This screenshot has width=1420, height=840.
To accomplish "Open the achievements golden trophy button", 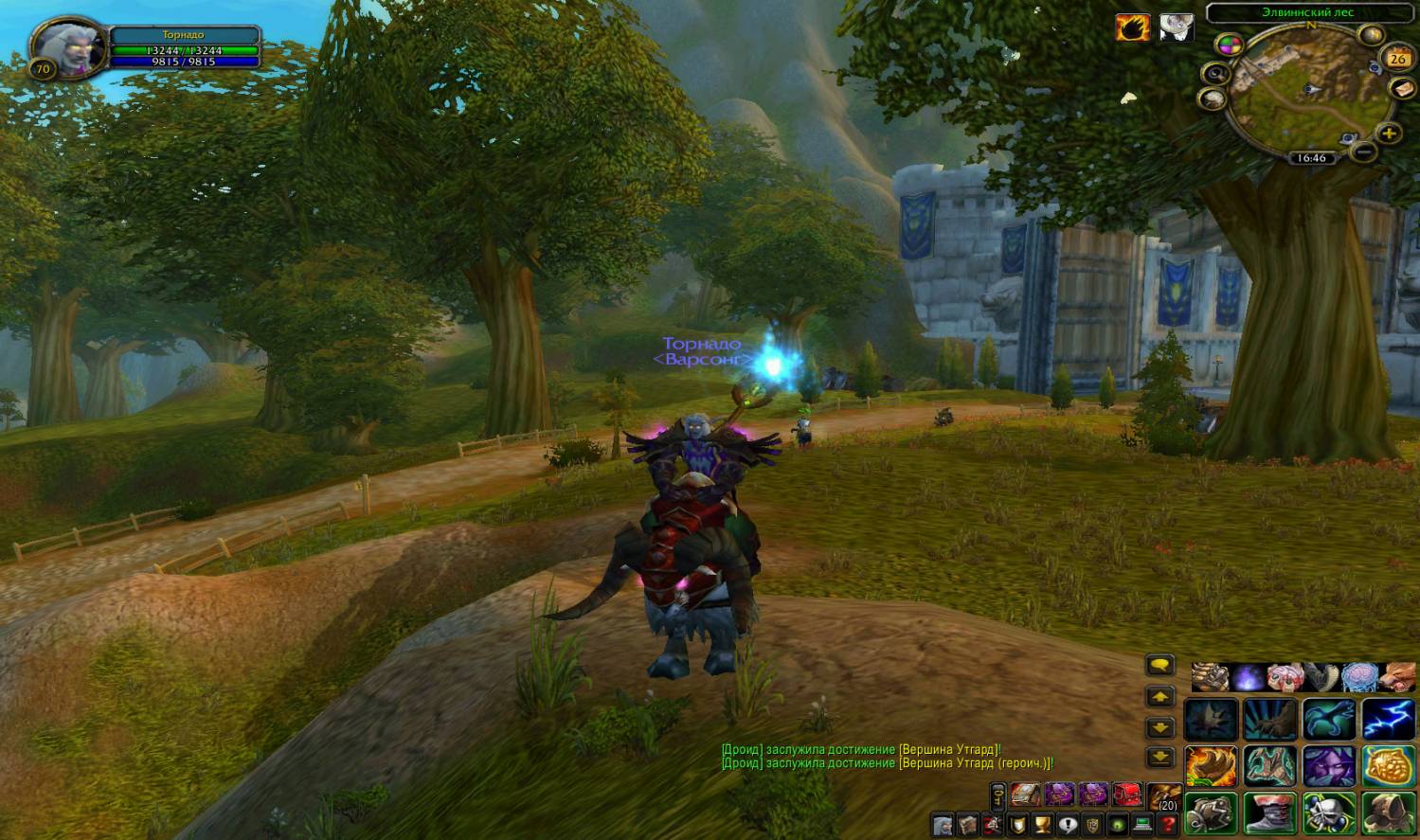I will pyautogui.click(x=1042, y=825).
